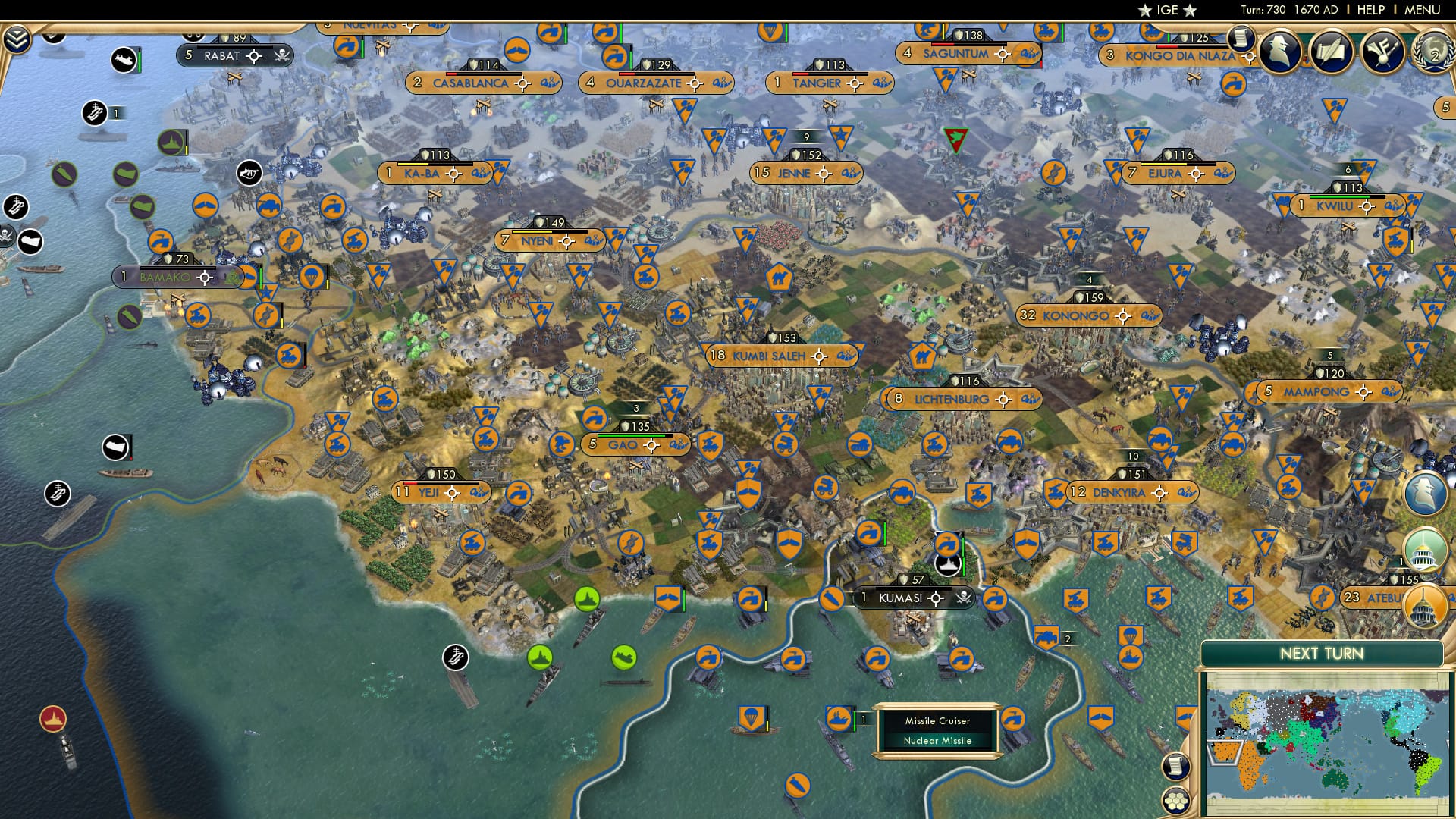Click the scroll icon beside the minimap
Screen dimensions: 1456x819
tap(1176, 766)
